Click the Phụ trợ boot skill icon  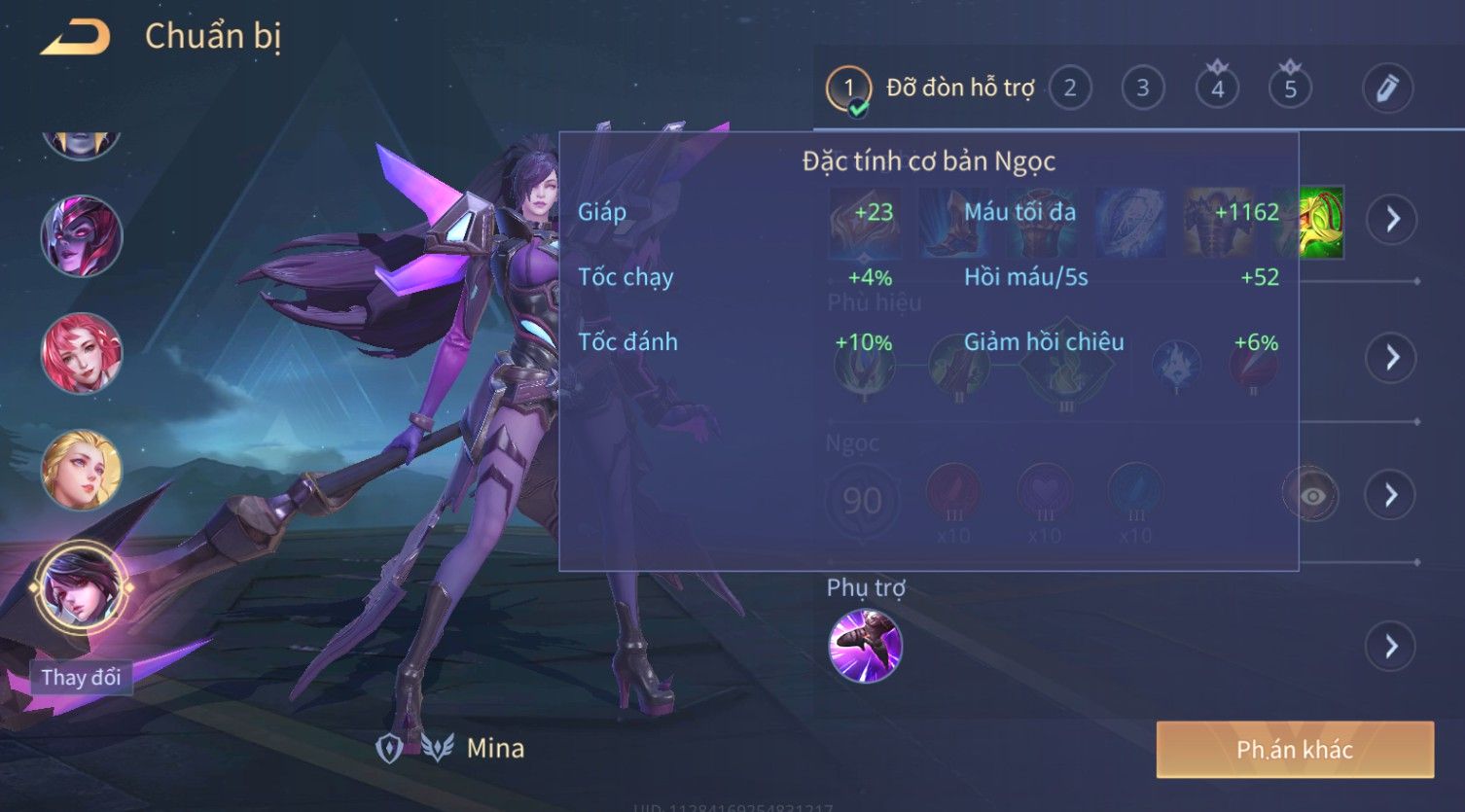coord(865,646)
